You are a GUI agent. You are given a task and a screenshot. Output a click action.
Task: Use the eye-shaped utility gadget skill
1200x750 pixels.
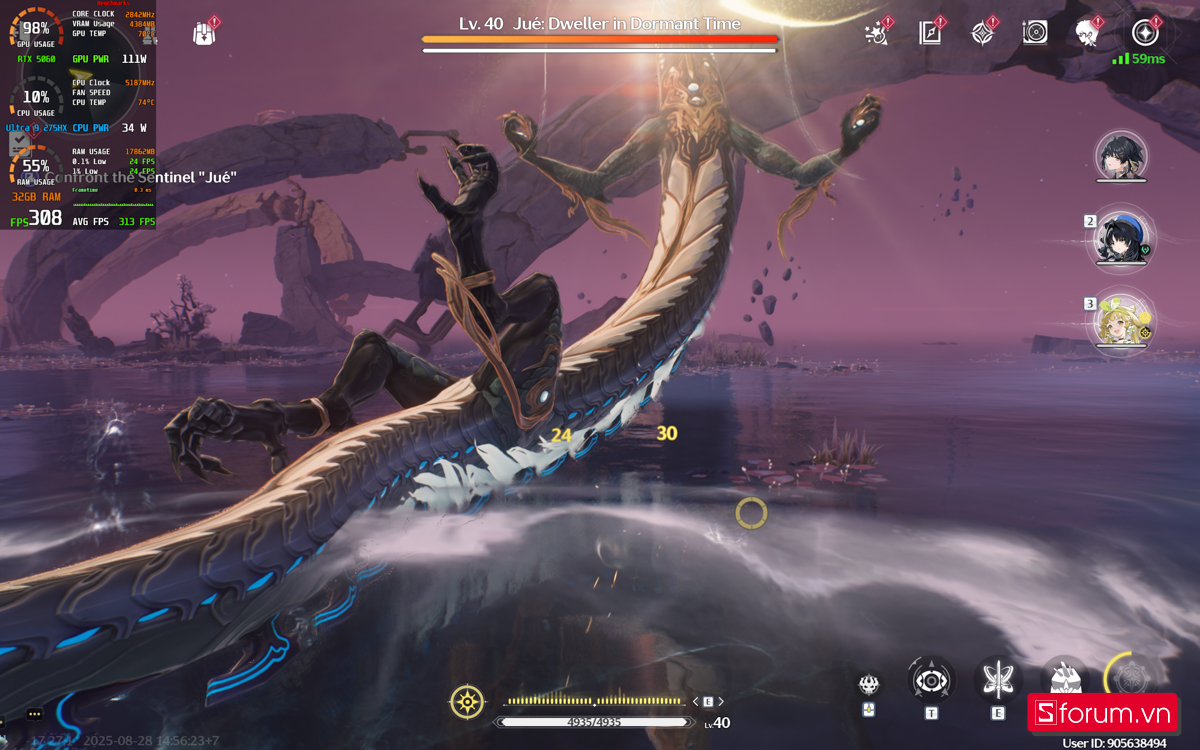point(931,680)
